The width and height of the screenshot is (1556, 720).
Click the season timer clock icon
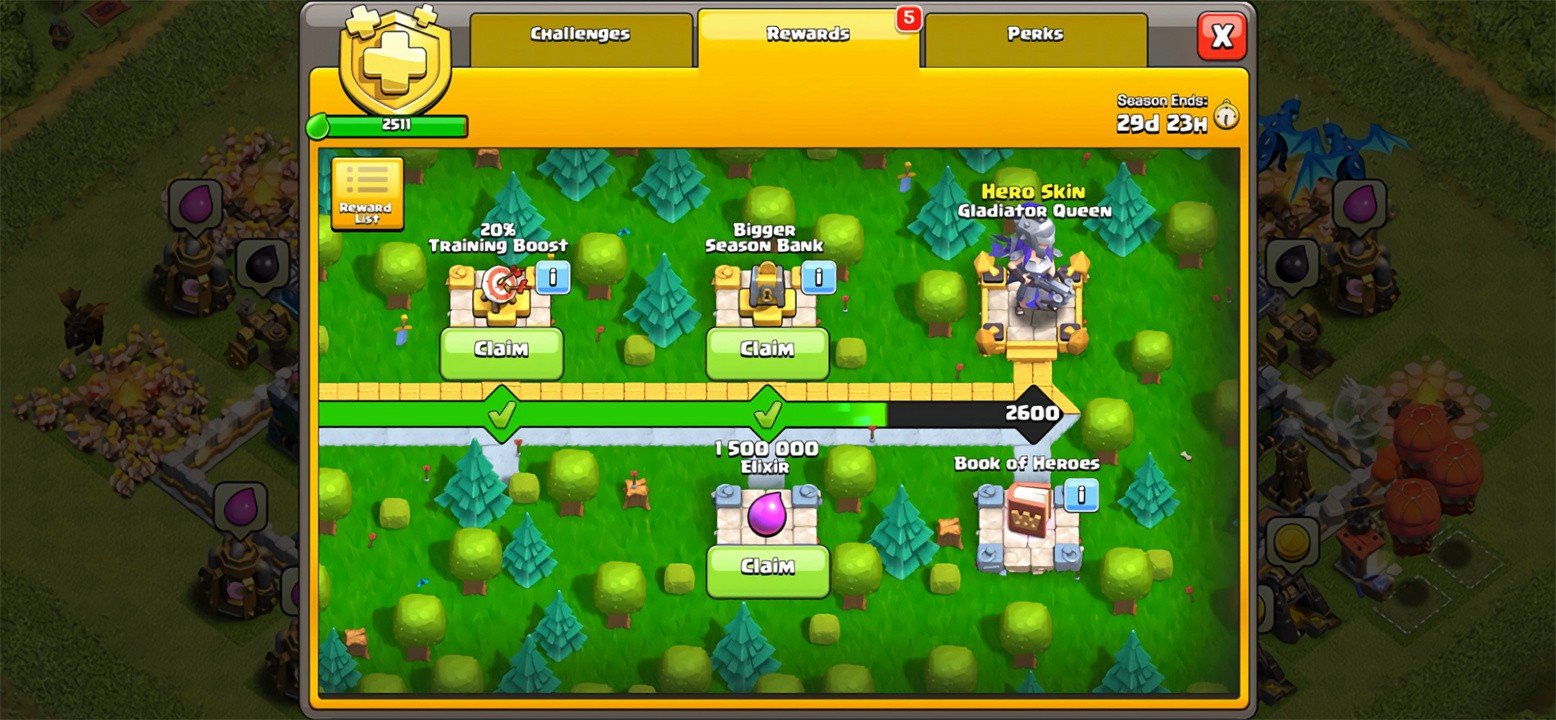1225,115
